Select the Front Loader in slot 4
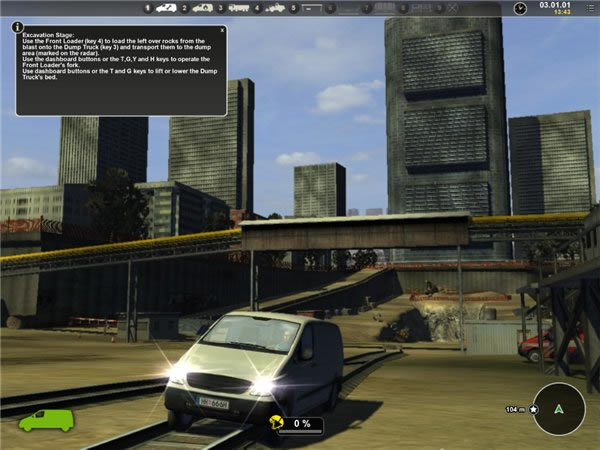This screenshot has height=450, width=600. pos(274,8)
